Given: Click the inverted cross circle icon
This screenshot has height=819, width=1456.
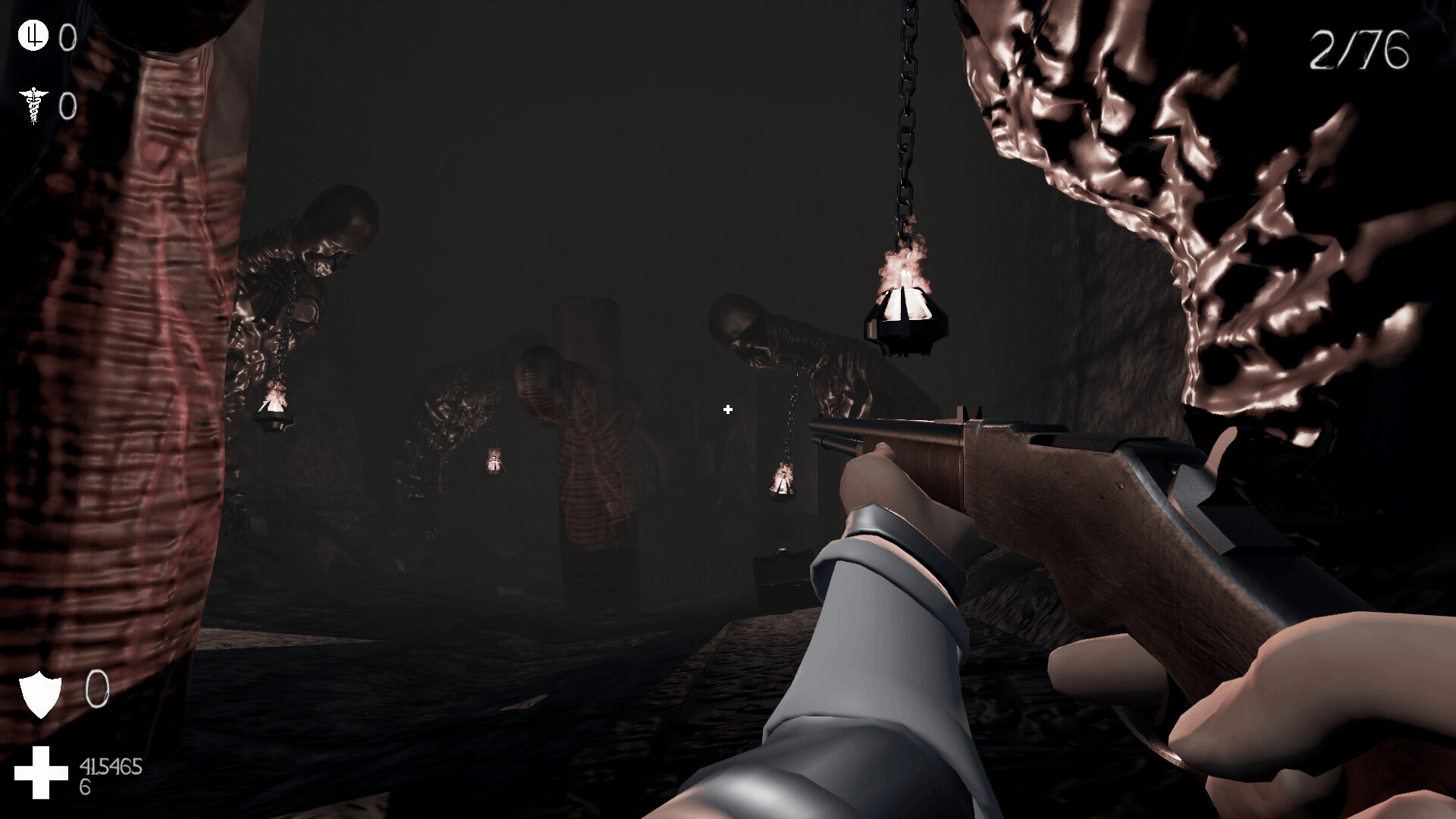Looking at the screenshot, I should tap(33, 36).
